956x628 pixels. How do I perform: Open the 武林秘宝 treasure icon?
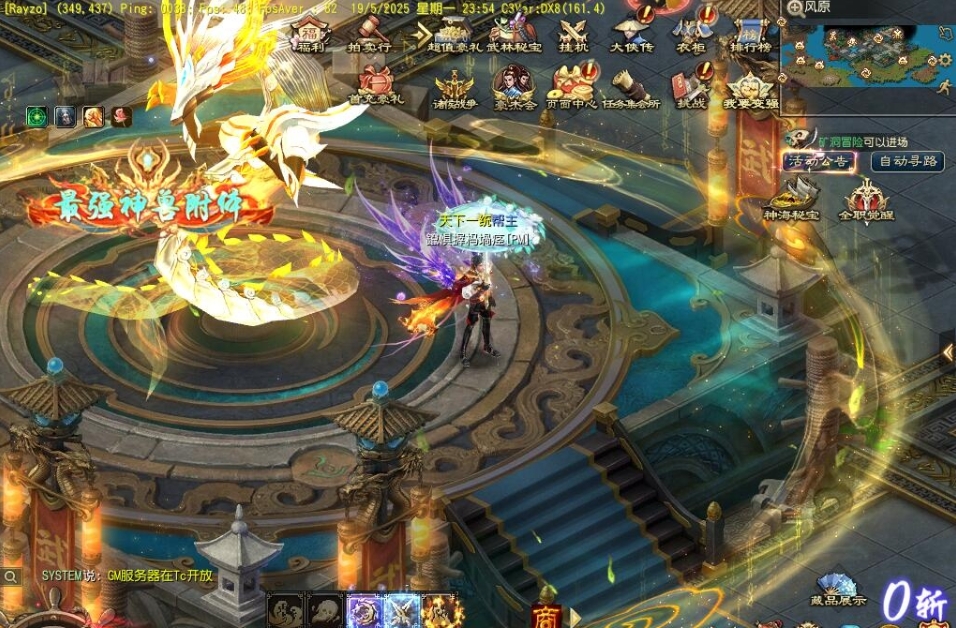514,33
